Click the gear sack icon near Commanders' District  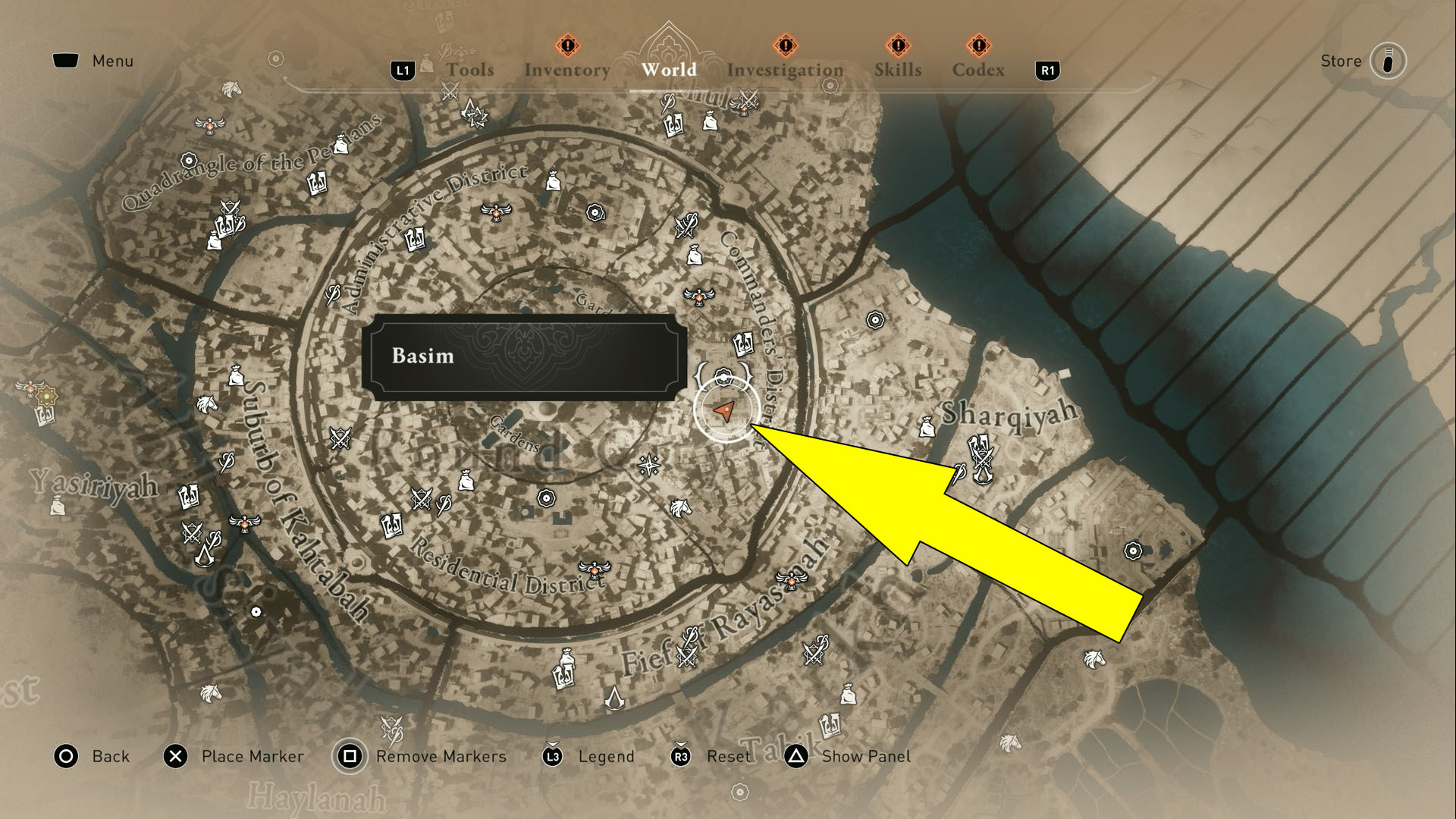pyautogui.click(x=695, y=254)
